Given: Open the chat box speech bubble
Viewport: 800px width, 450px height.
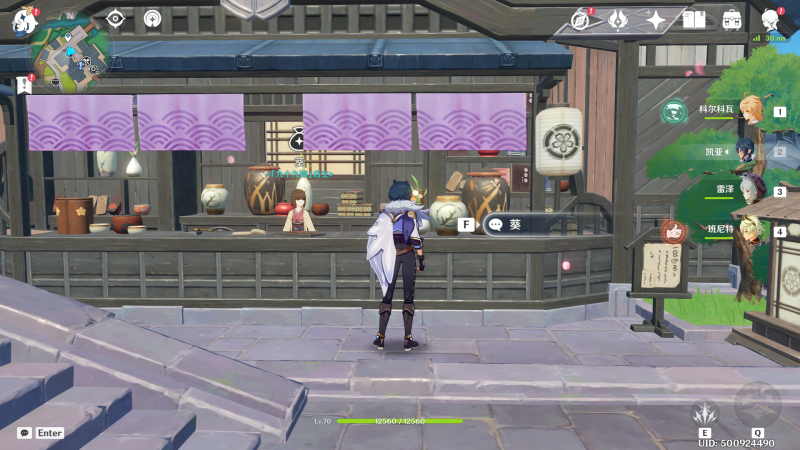Looking at the screenshot, I should 25,433.
